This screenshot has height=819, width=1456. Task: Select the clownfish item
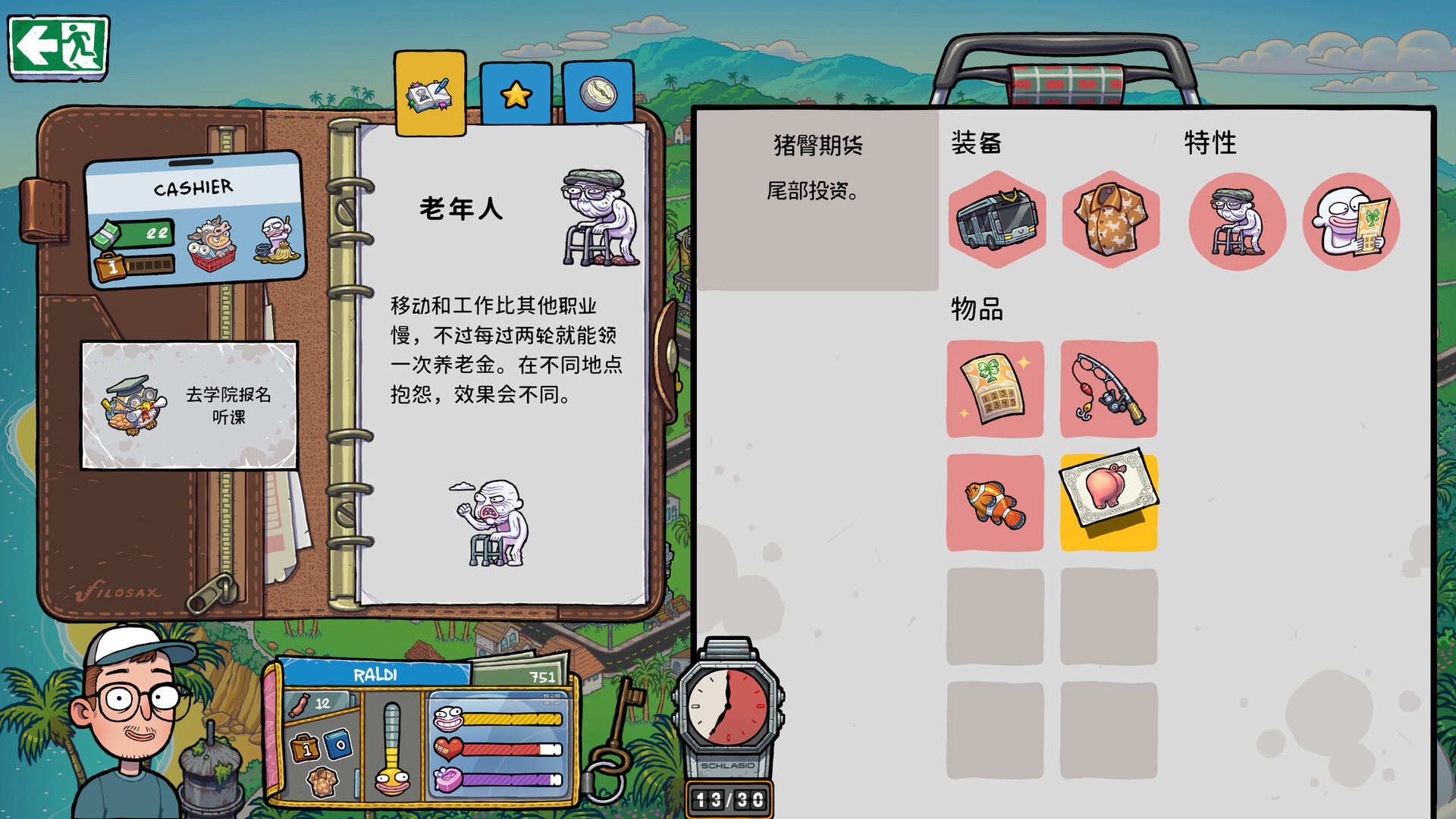pos(996,503)
